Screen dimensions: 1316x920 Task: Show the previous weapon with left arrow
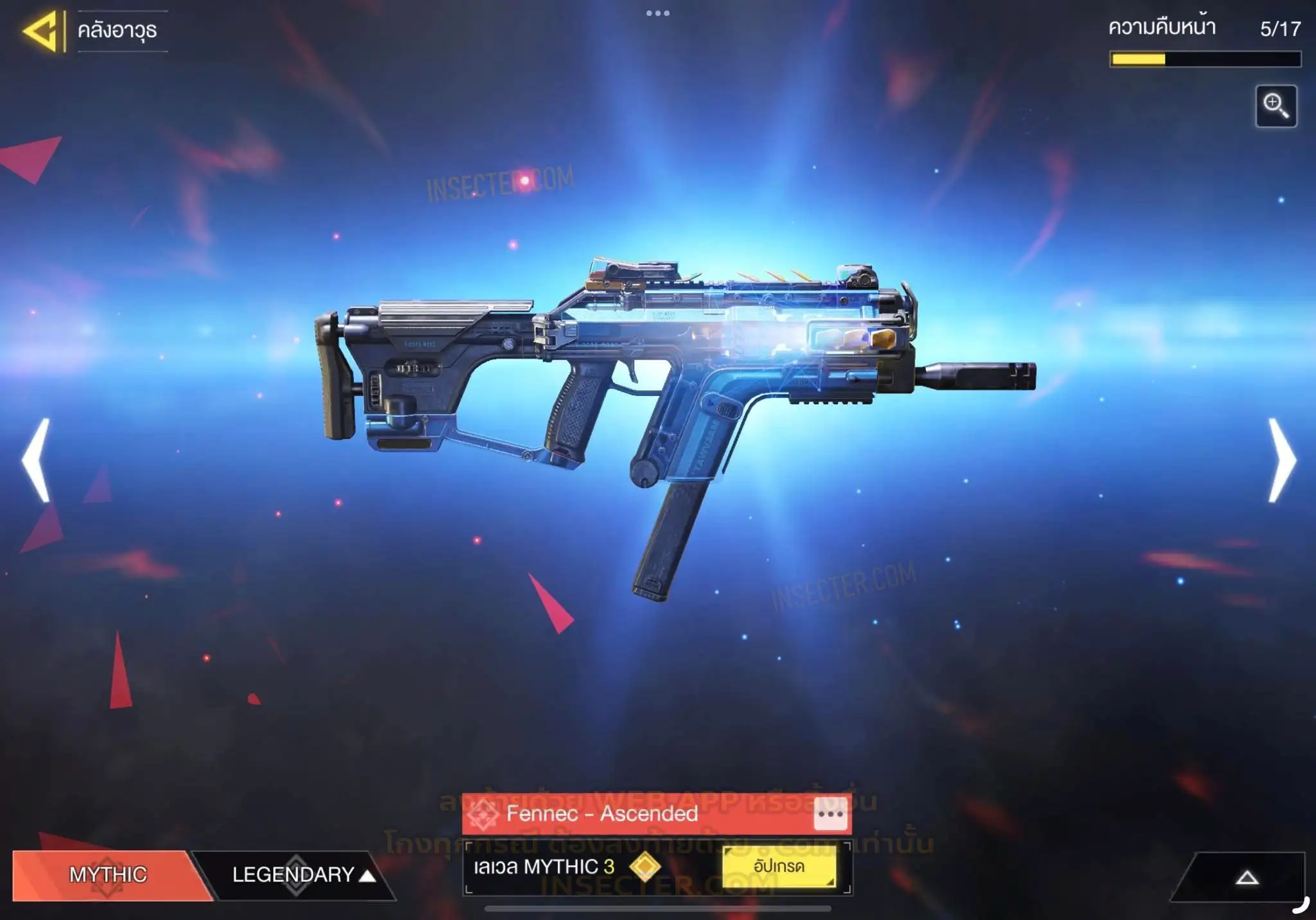[x=36, y=460]
